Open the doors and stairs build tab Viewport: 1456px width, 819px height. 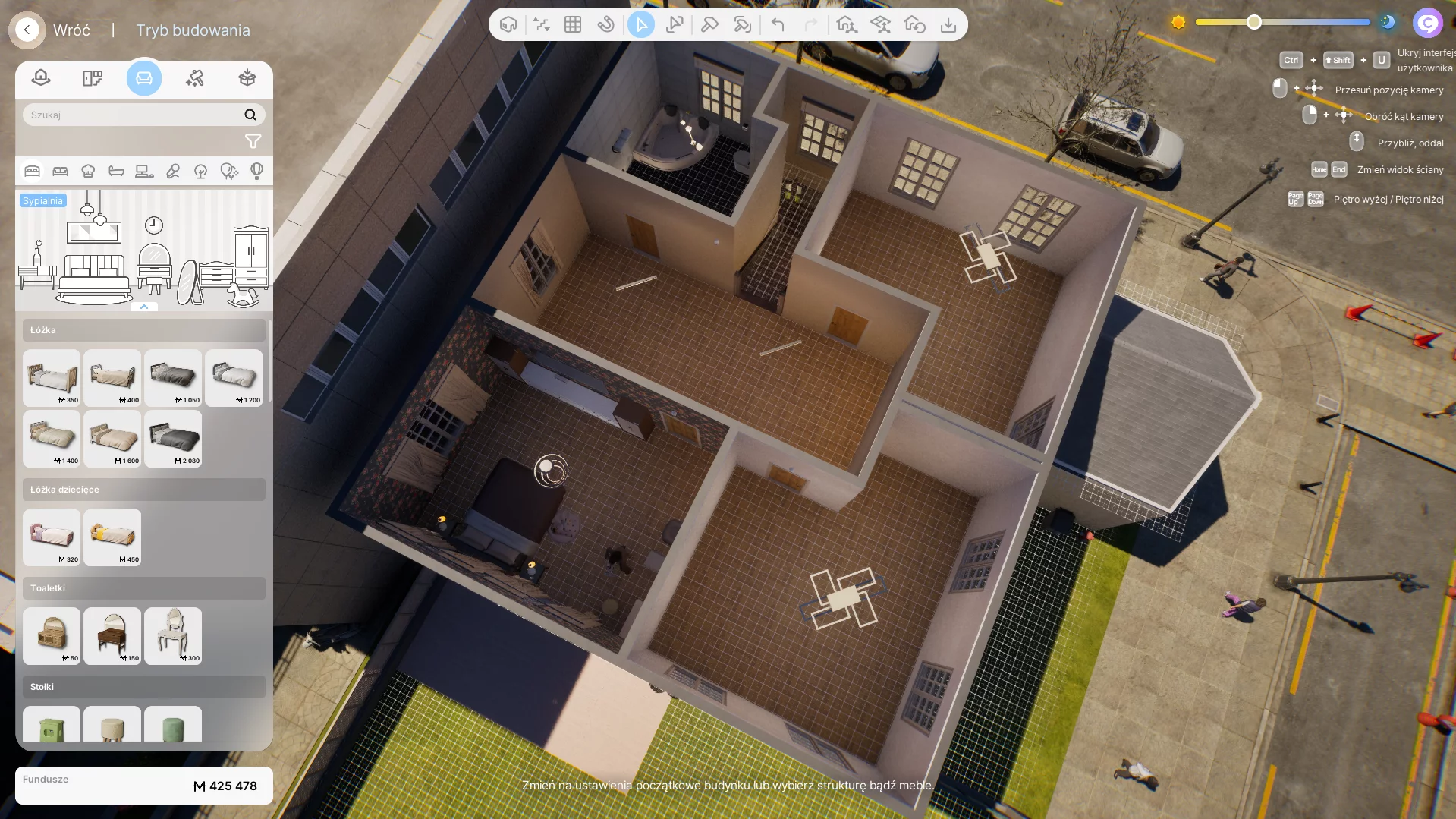tap(93, 78)
